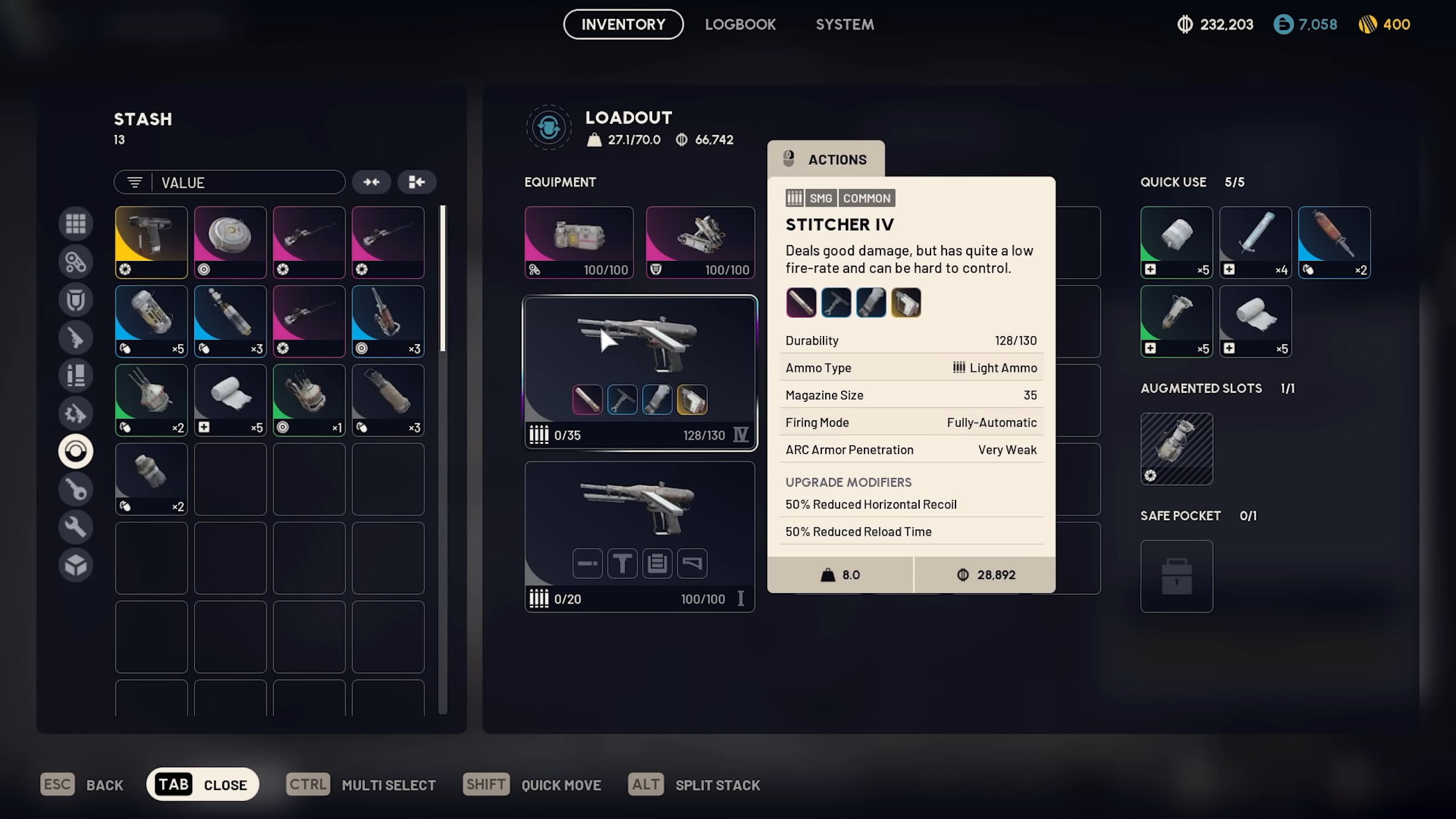Toggle the highlighted circular deployables filter

(x=76, y=451)
